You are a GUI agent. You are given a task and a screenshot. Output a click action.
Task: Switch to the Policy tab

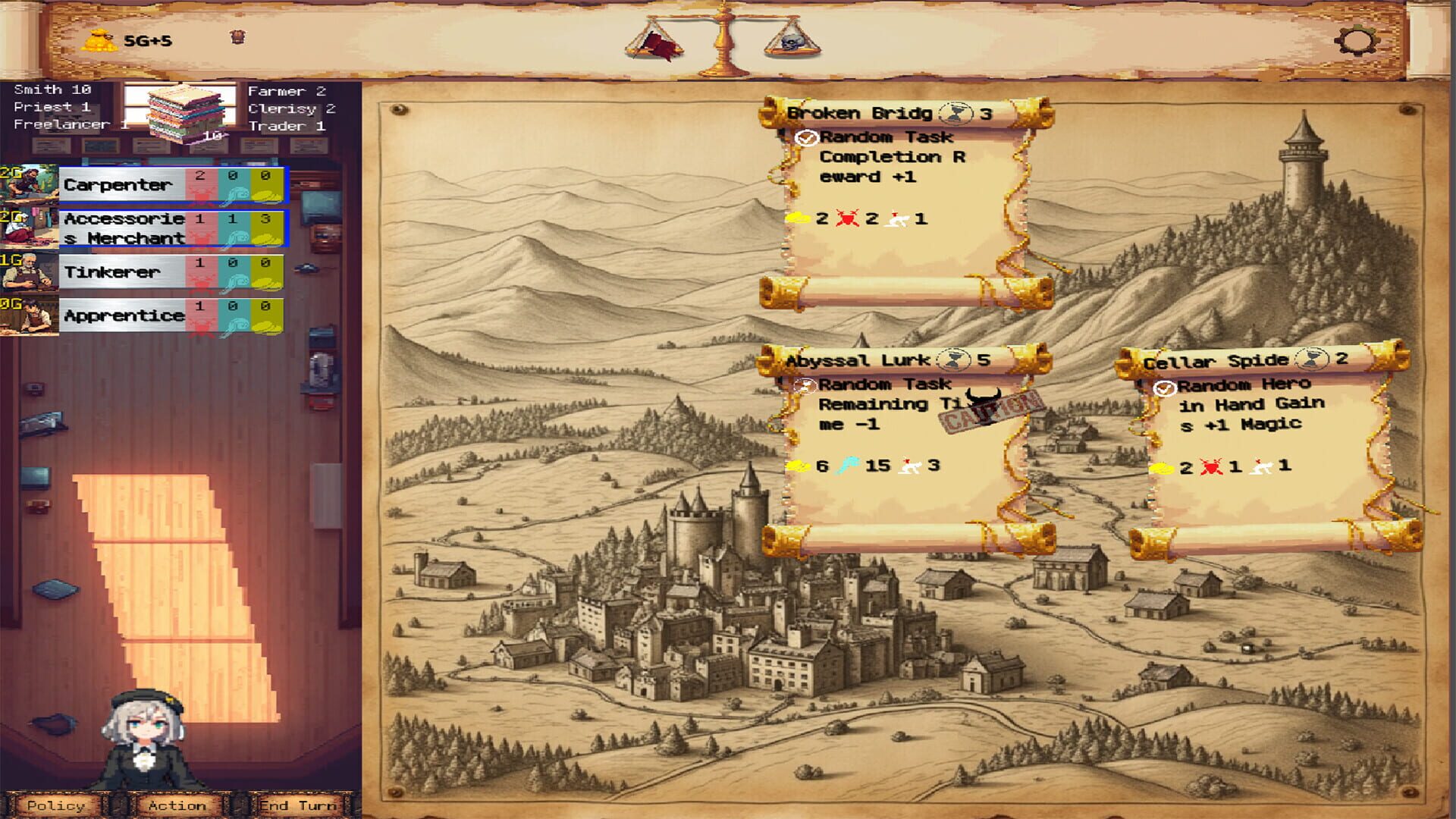[55, 806]
